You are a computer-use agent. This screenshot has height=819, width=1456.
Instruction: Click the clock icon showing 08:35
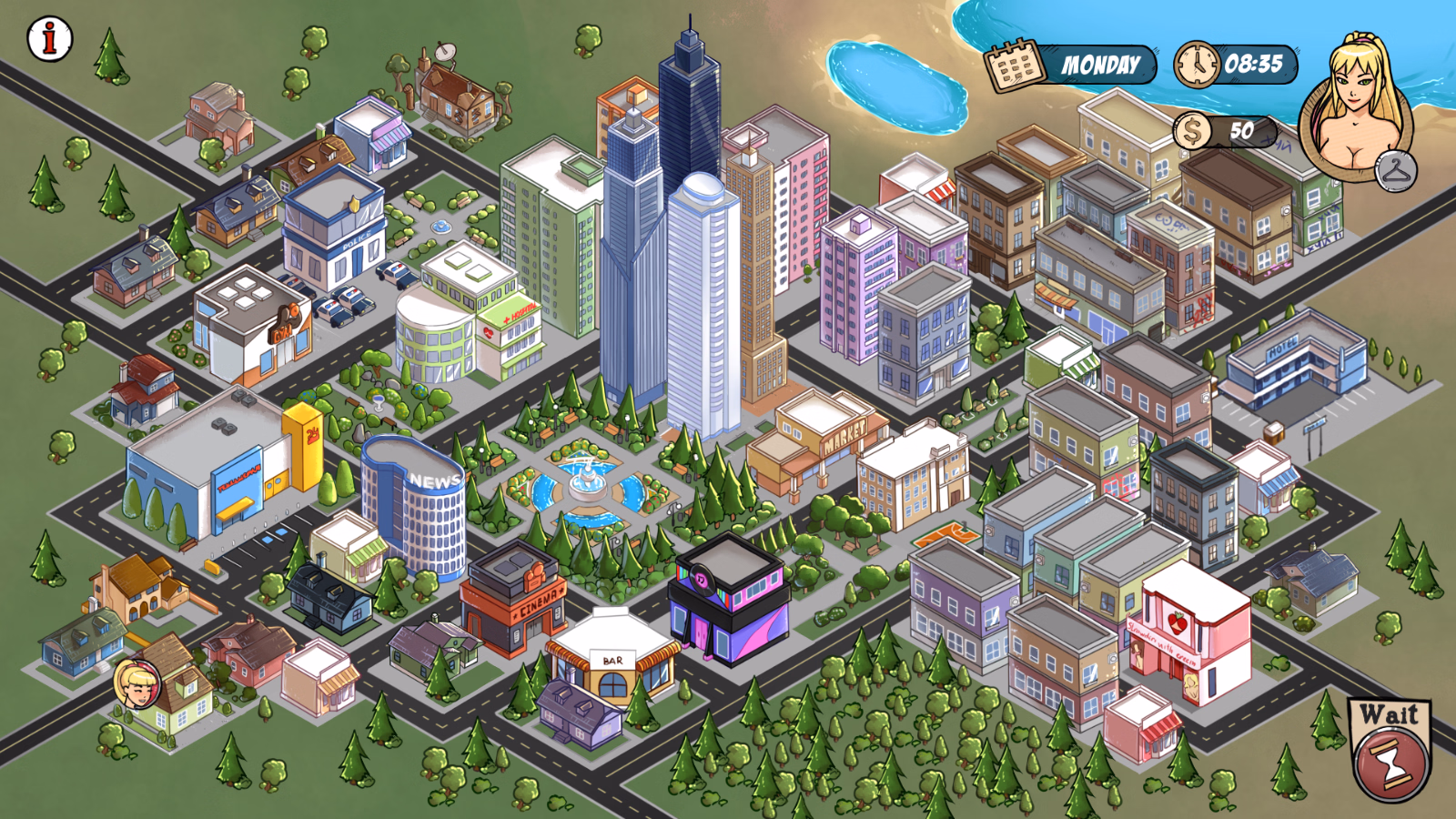click(x=1198, y=64)
